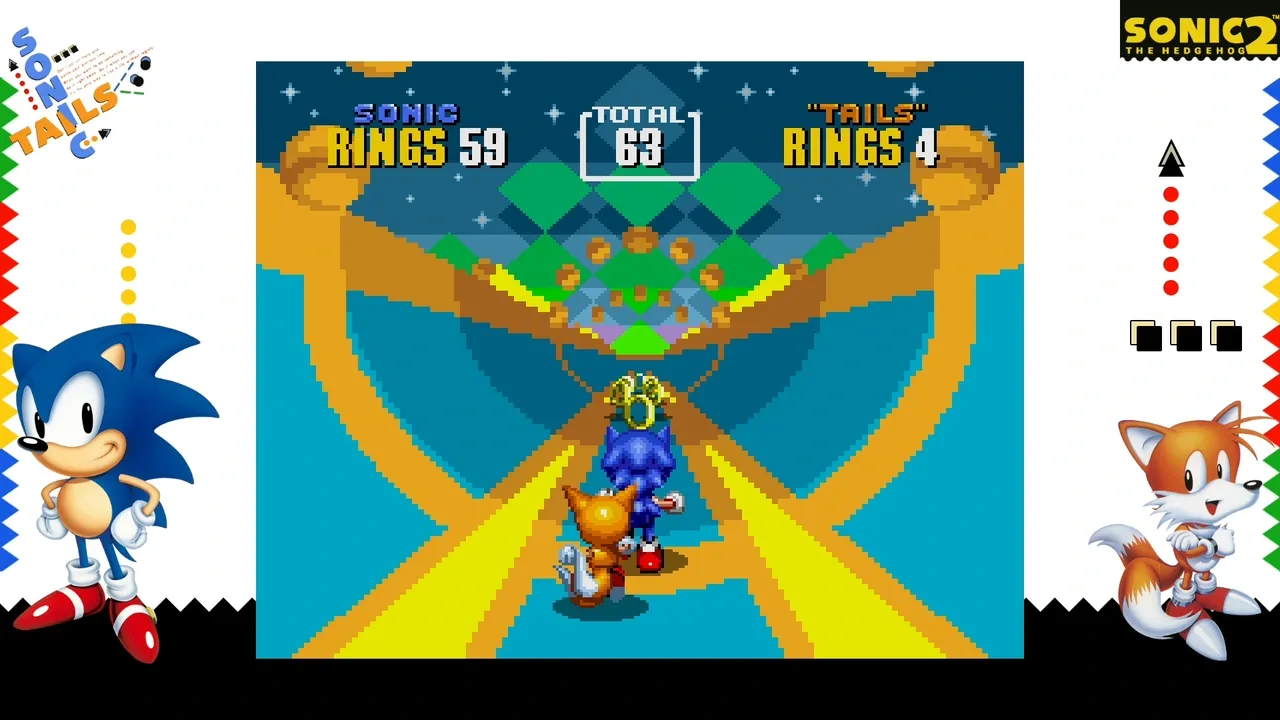Click the SONIC RINGS 59 counter

pos(418,148)
